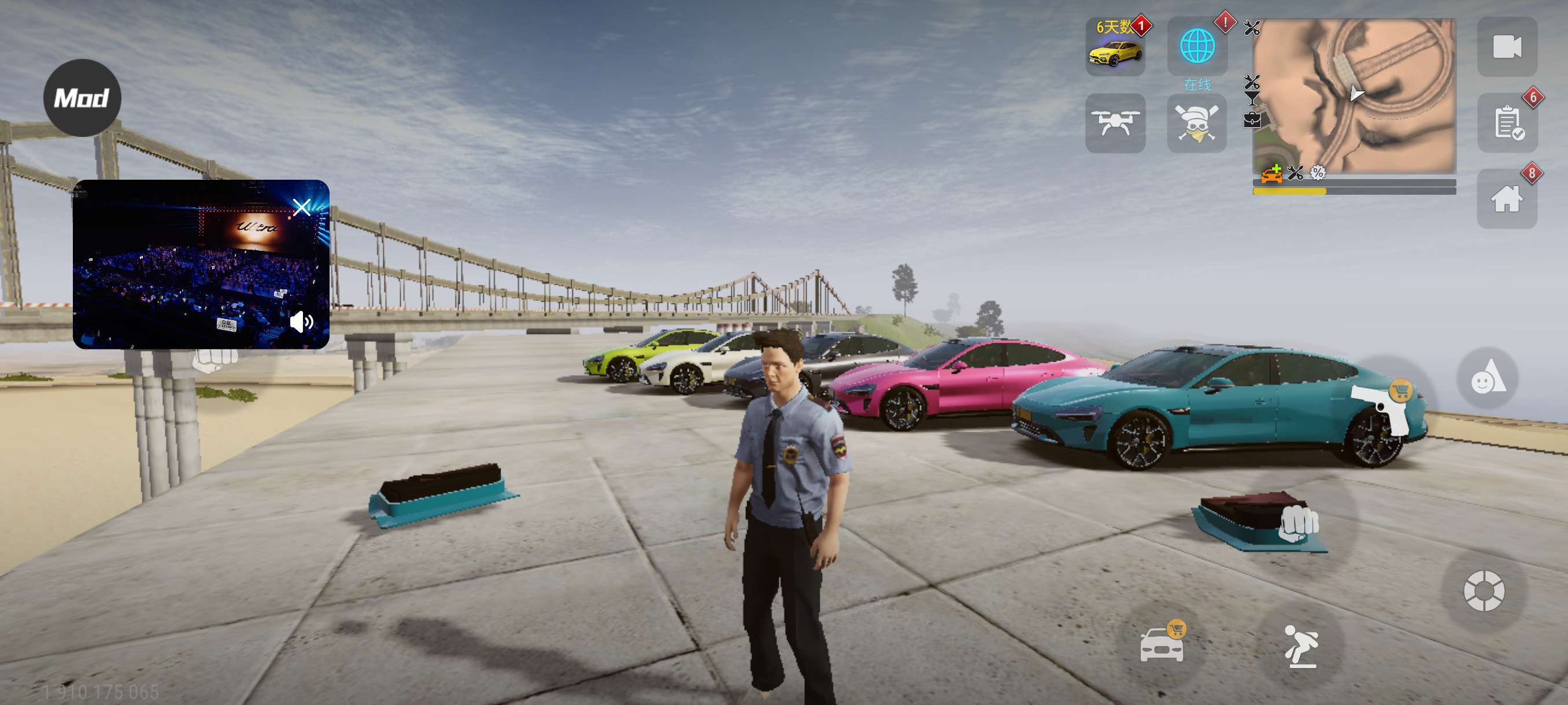This screenshot has width=1568, height=705.
Task: Open the masked bandit skull icon
Action: click(1197, 123)
